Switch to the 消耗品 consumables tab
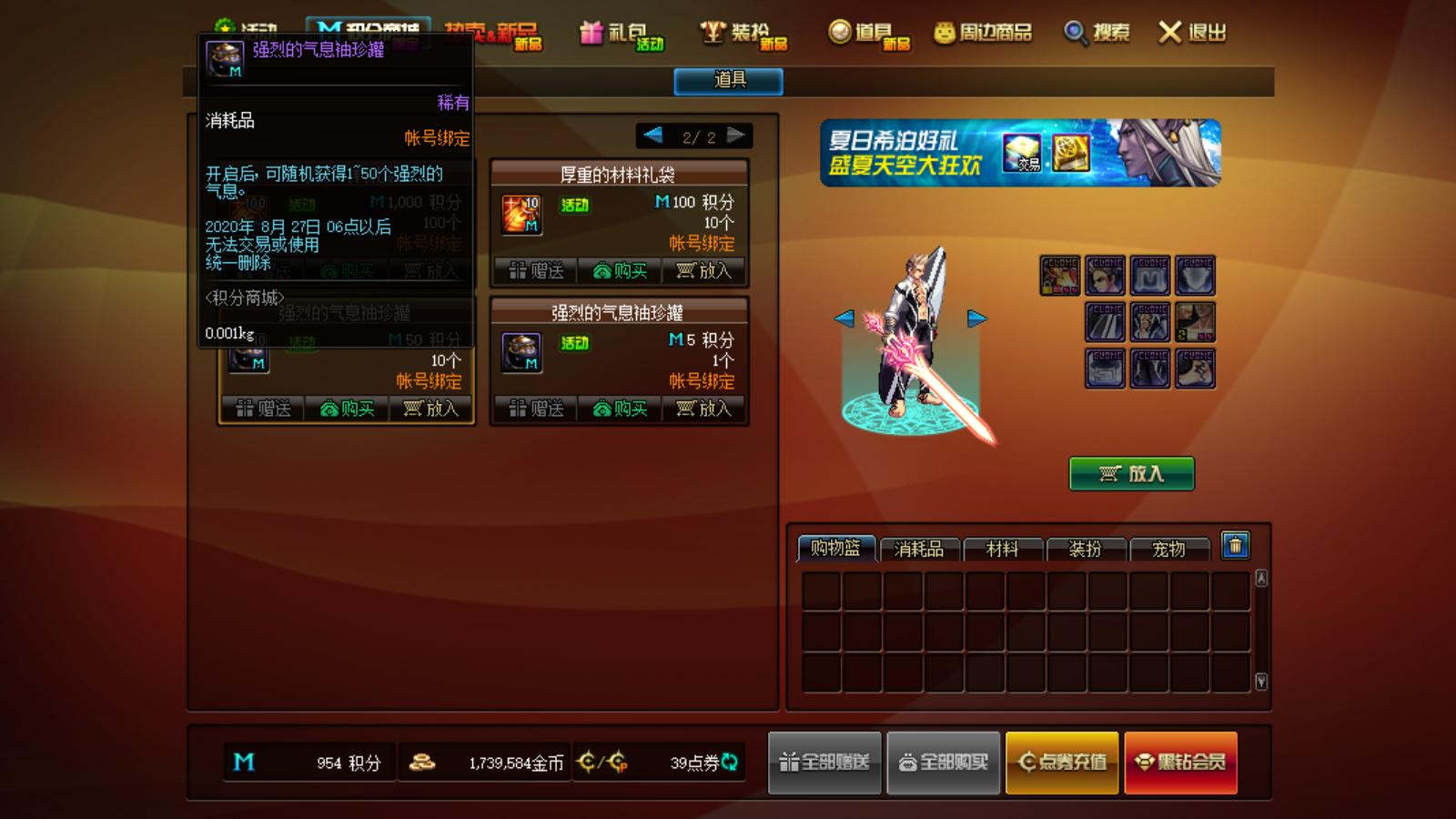Viewport: 1456px width, 819px height. [x=919, y=550]
